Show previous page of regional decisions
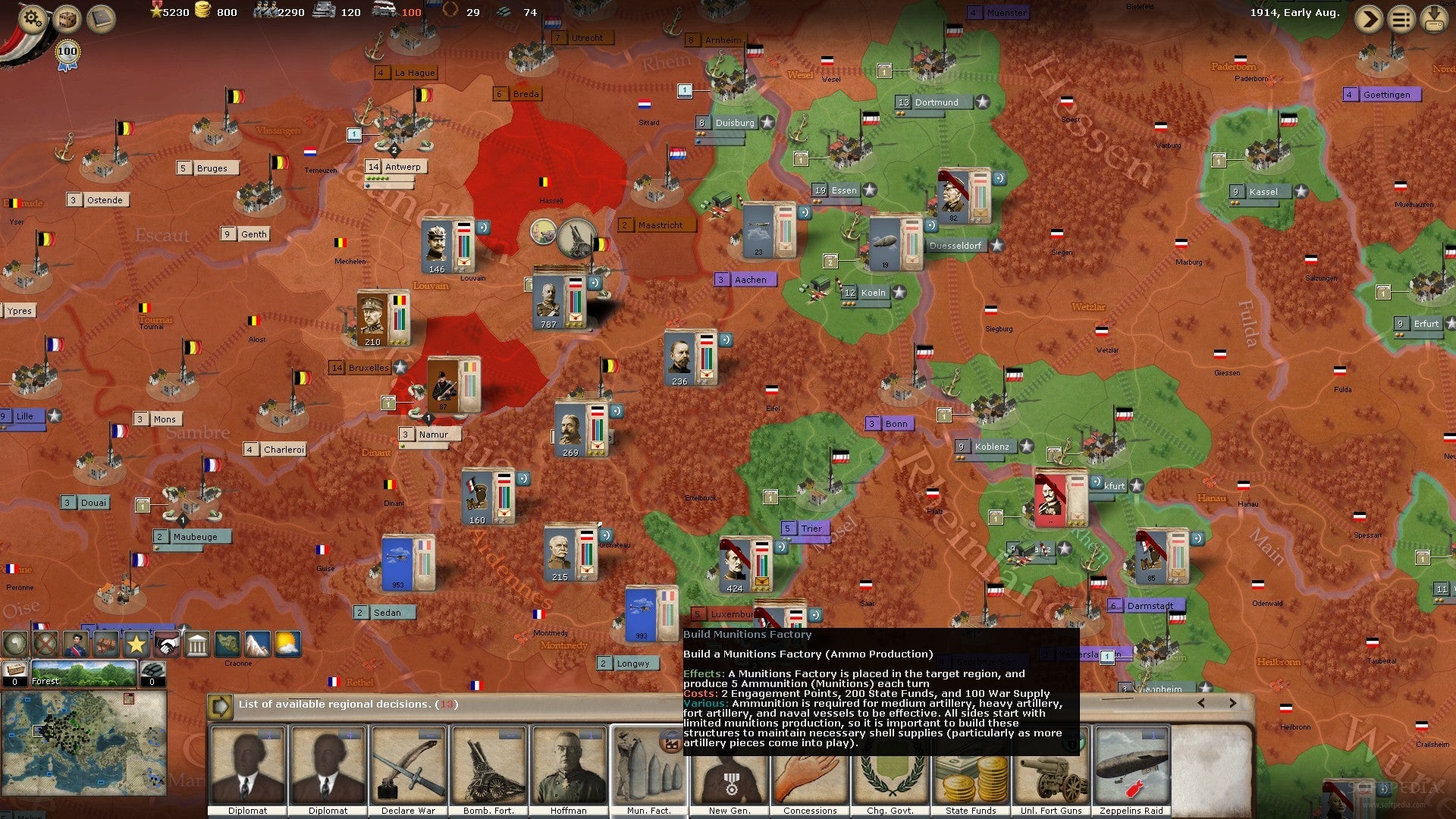Viewport: 1456px width, 819px height. tap(1201, 703)
